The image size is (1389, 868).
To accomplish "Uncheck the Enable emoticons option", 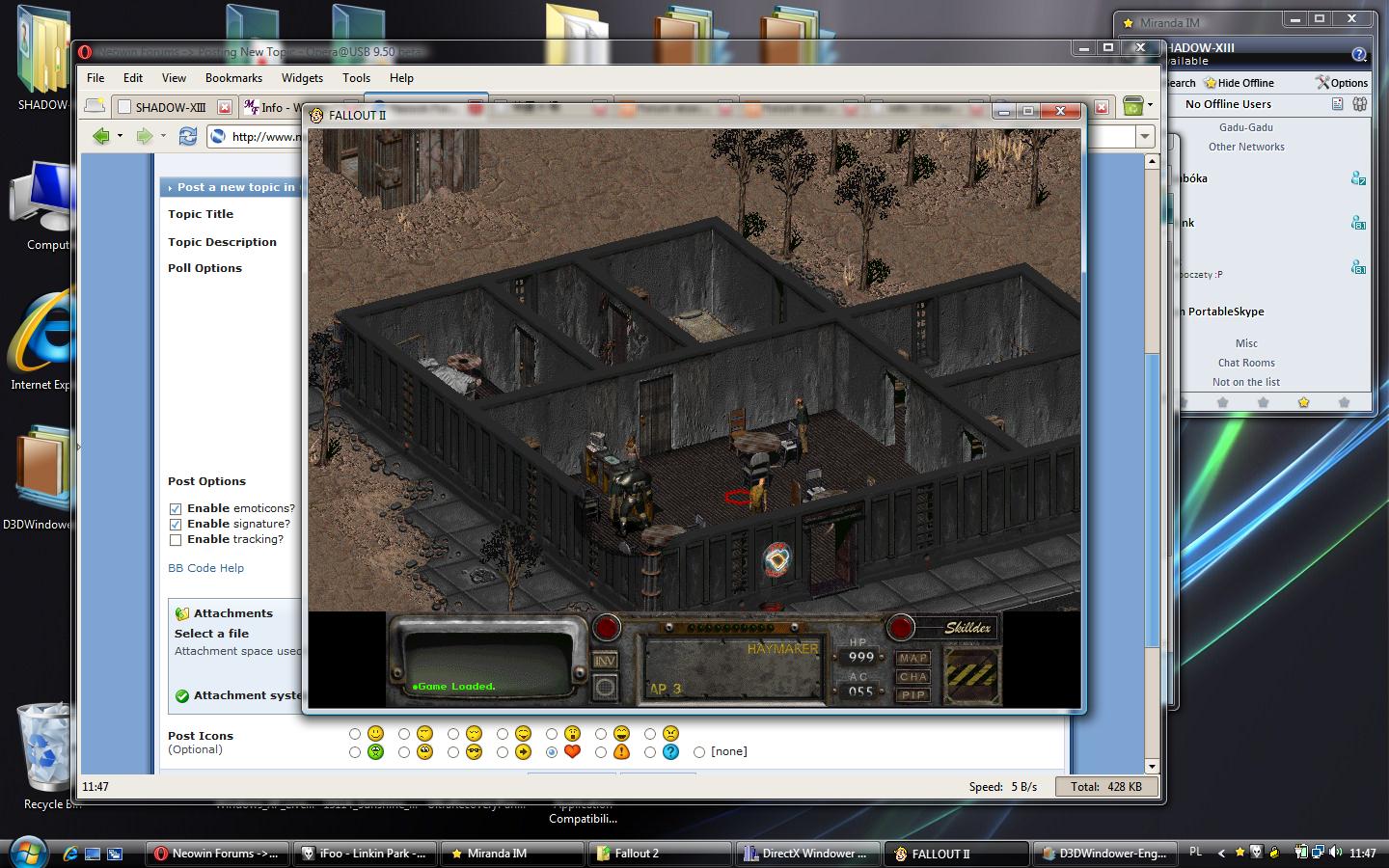I will [x=176, y=508].
